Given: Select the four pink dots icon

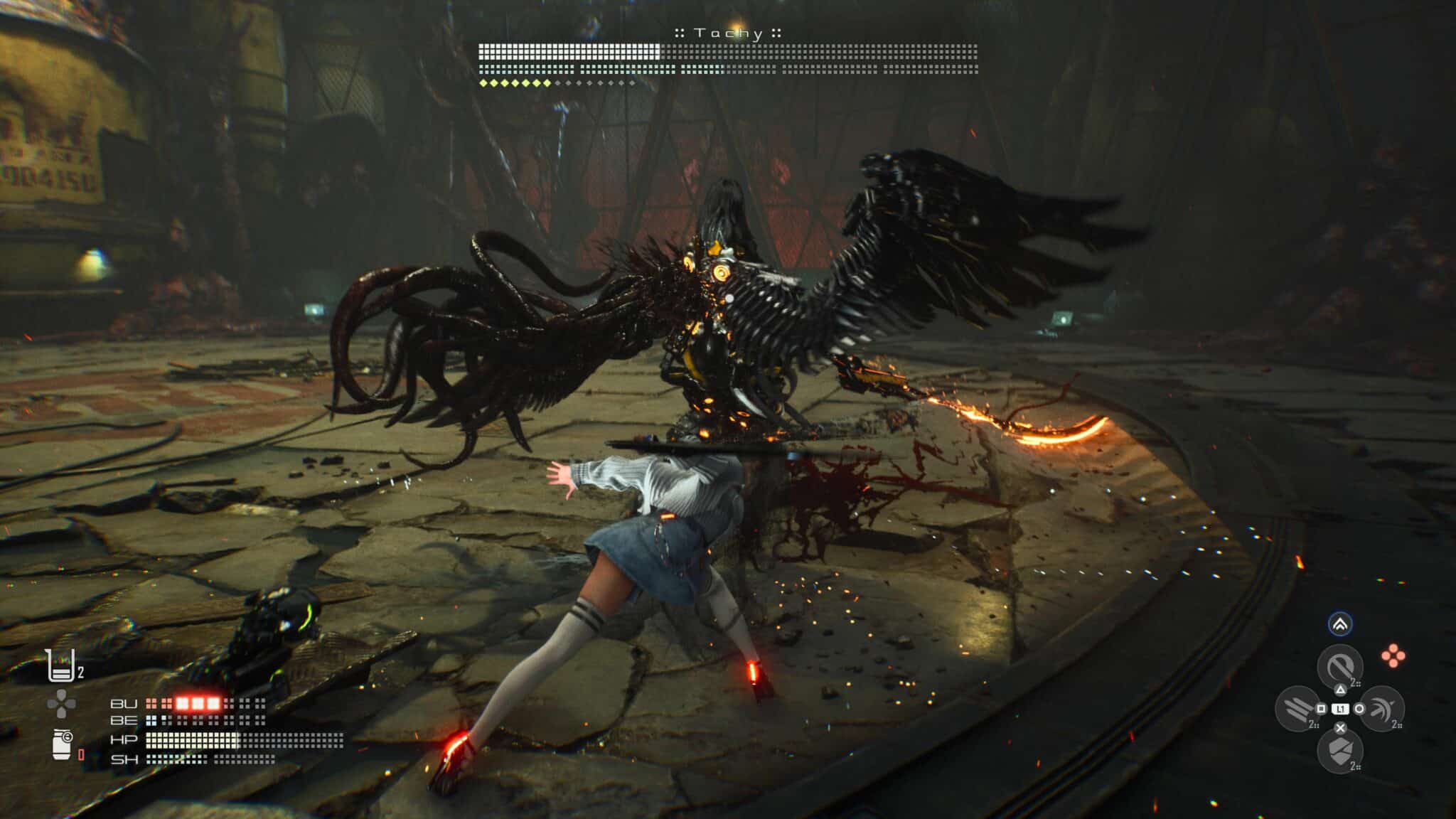Looking at the screenshot, I should (x=1393, y=656).
